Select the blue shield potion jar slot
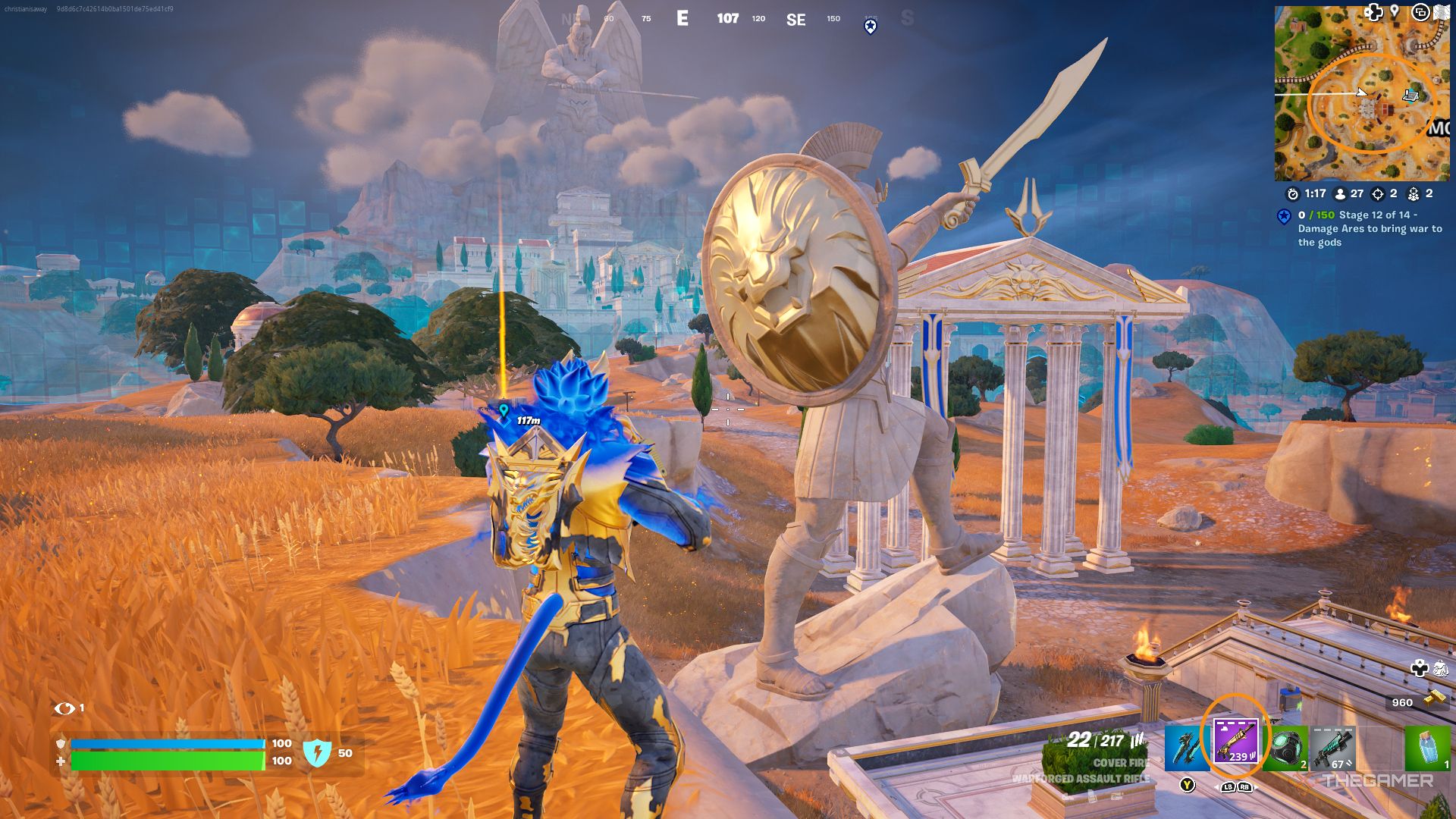1456x819 pixels. (1426, 748)
